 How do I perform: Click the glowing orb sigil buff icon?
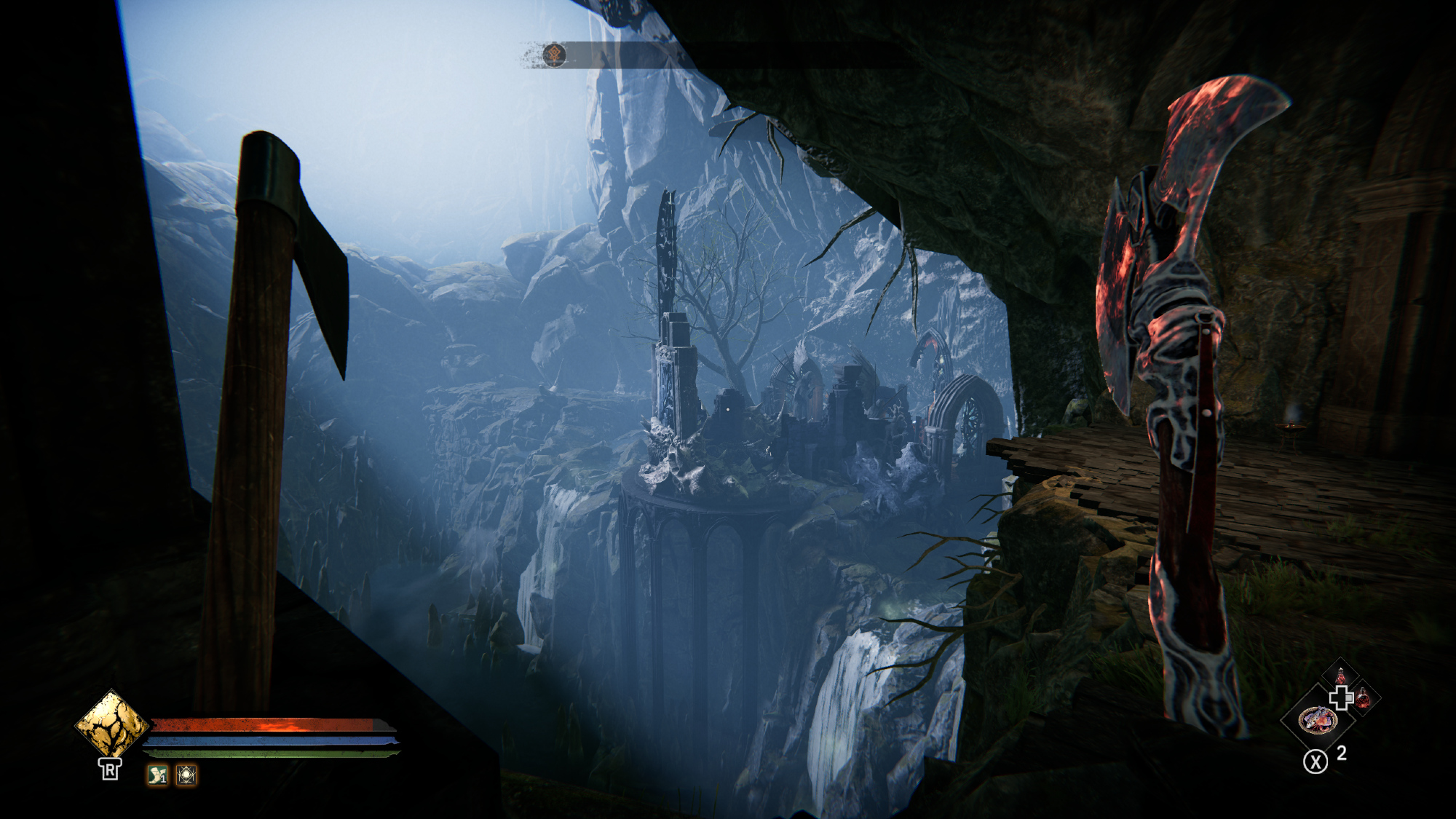186,775
